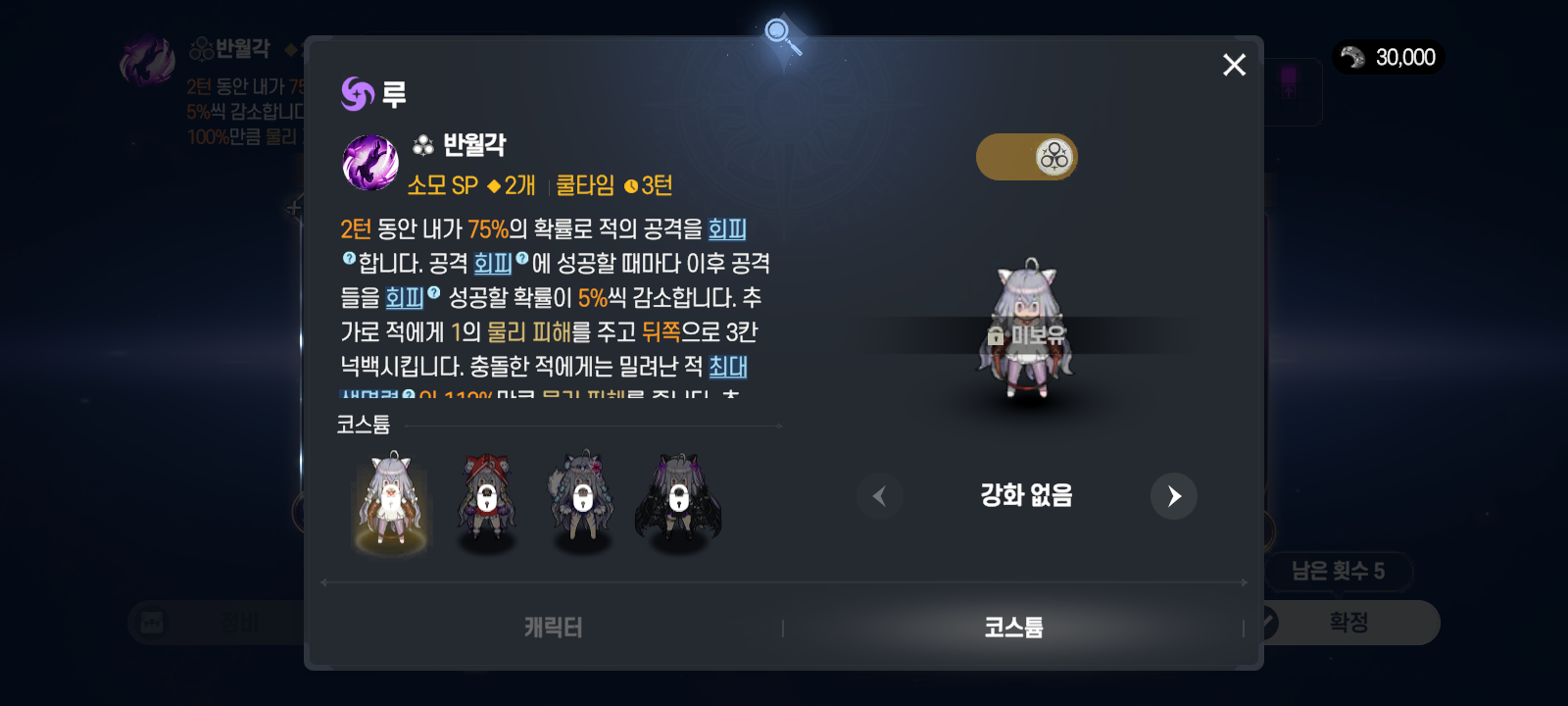Close the character detail popup
1568x706 pixels.
(1234, 65)
